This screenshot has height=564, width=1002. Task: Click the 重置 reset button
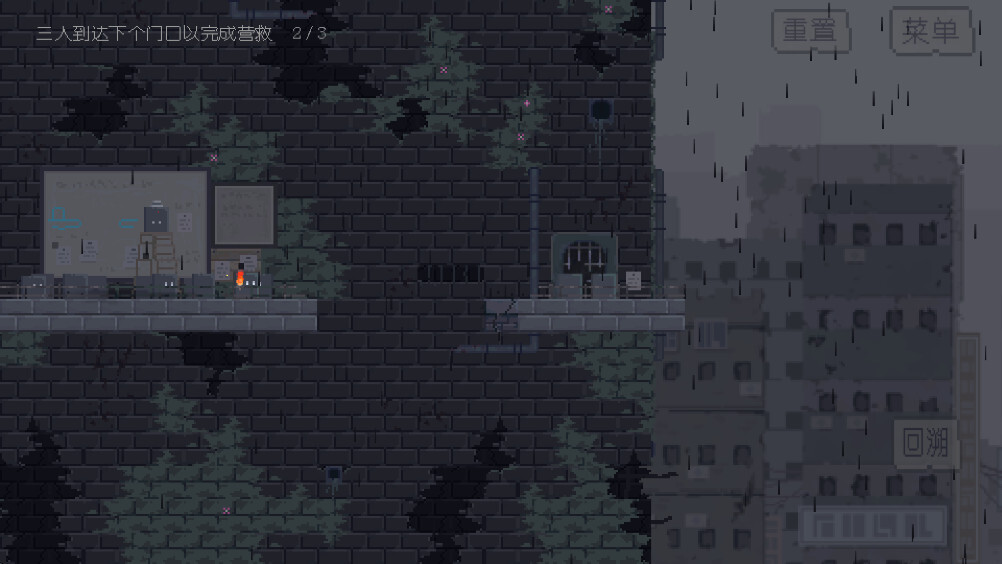tap(810, 31)
